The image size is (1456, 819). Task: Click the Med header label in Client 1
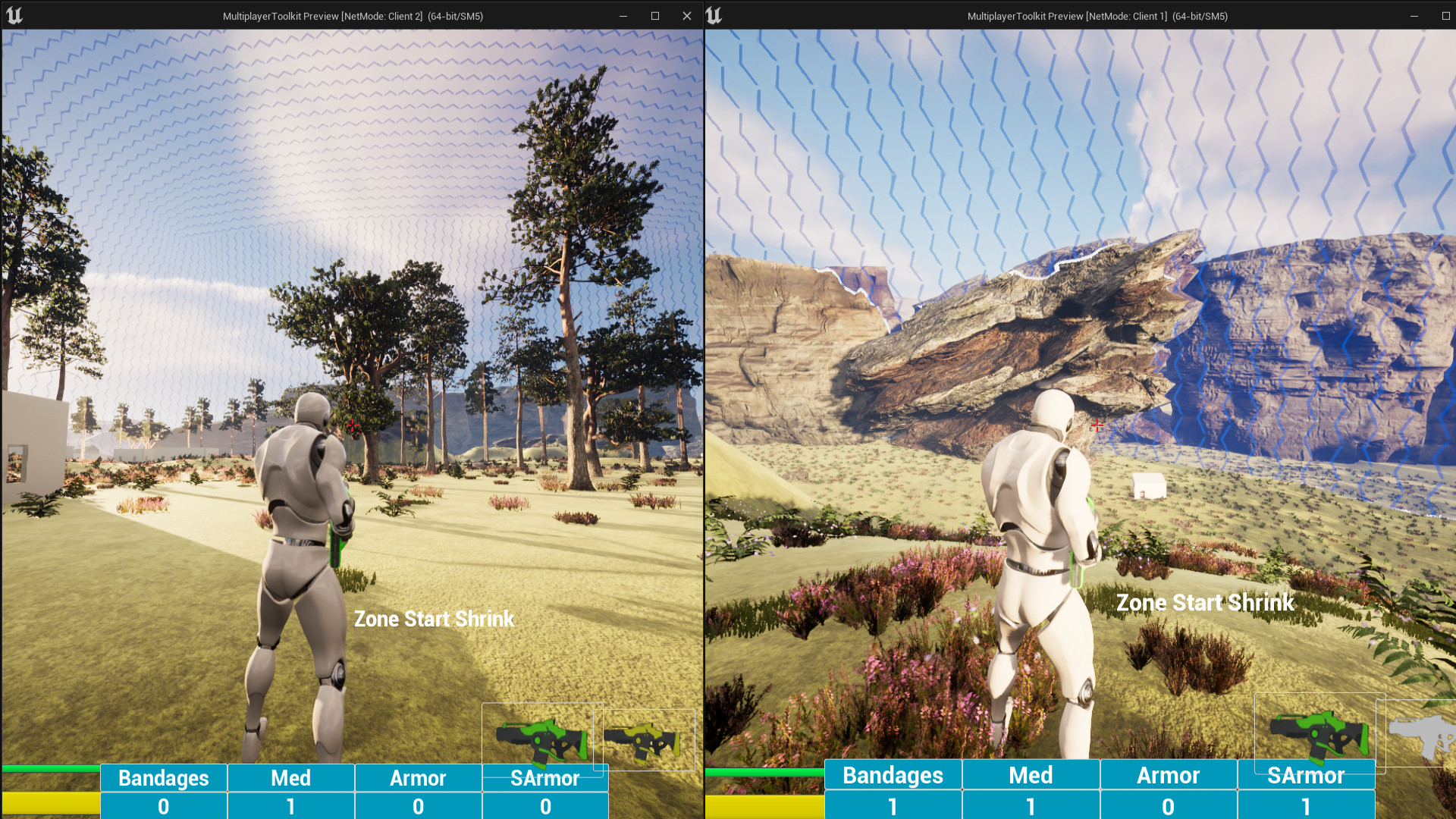1031,775
